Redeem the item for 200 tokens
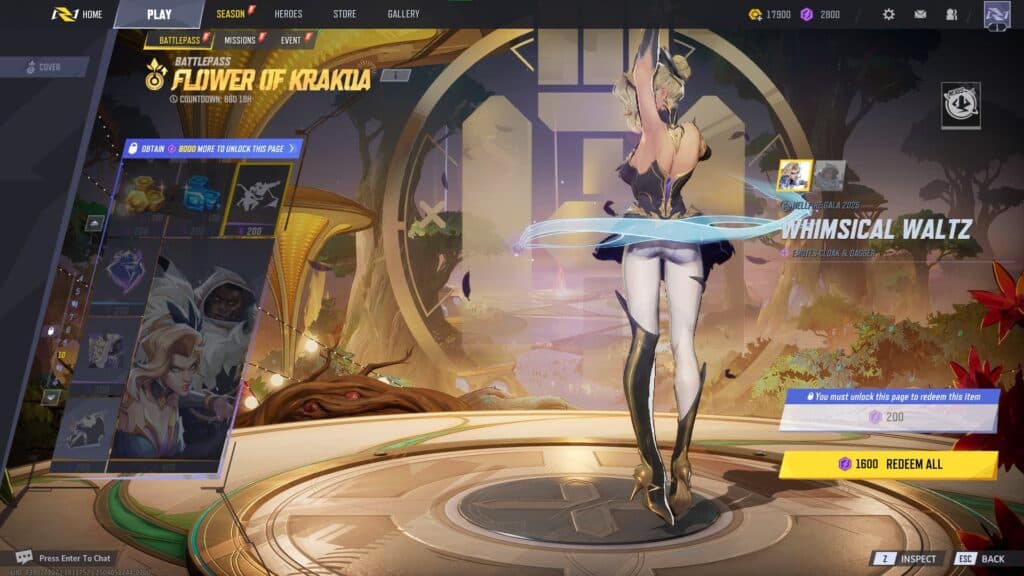1024x576 pixels. [x=888, y=416]
